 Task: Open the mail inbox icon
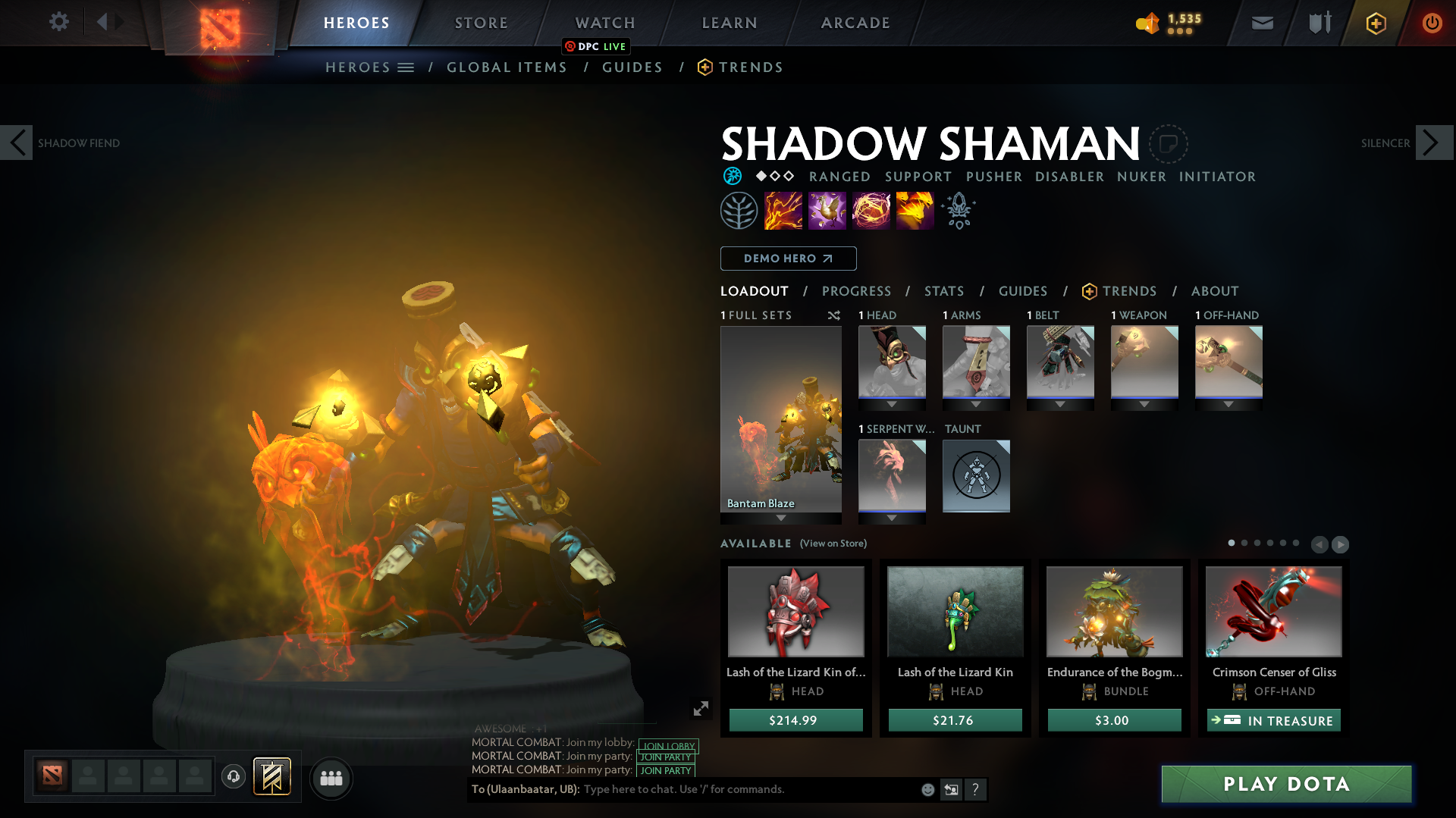pos(1262,23)
